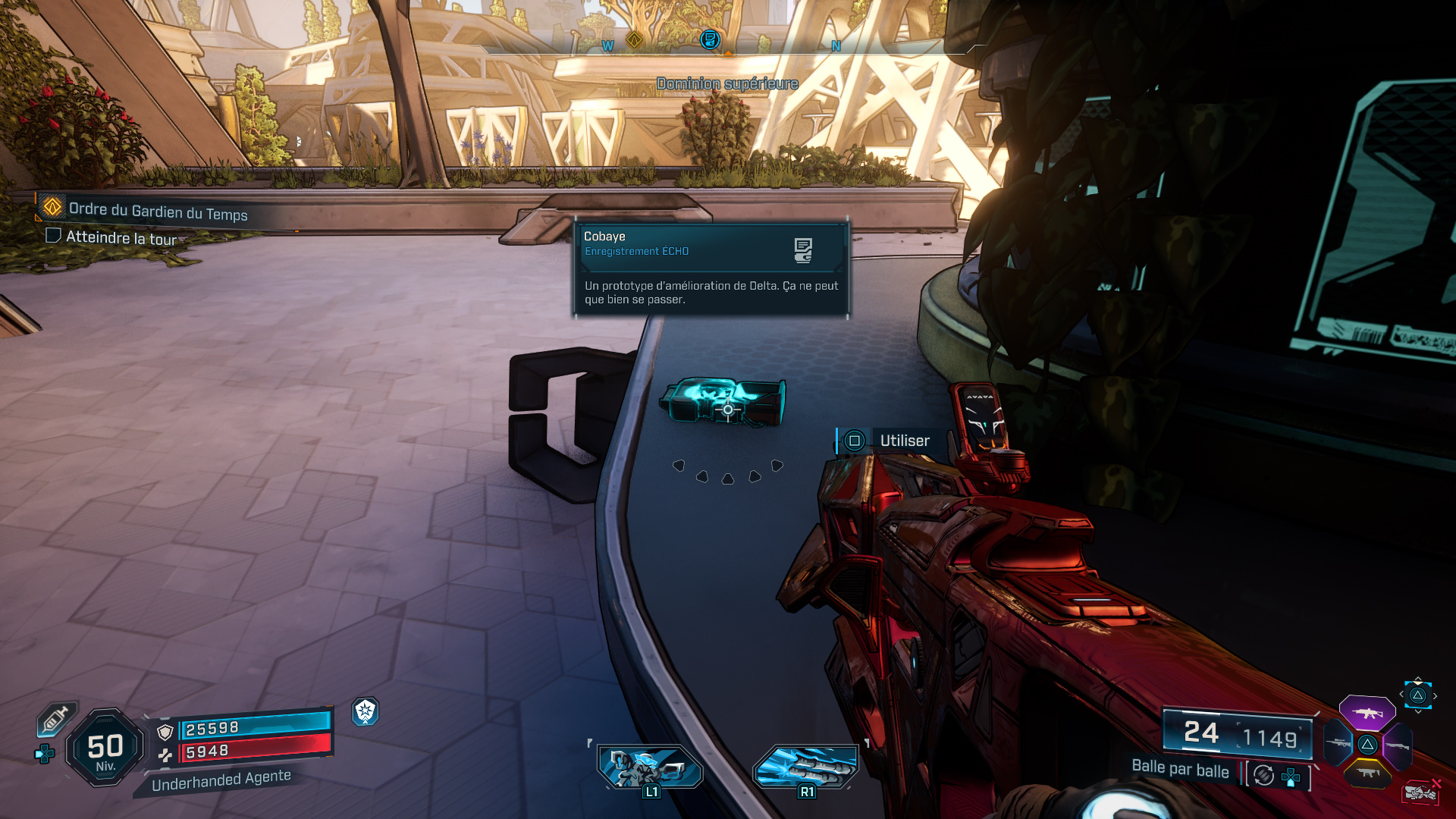Click the Guardian Rank badge near the health bar
This screenshot has width=1456, height=819.
pos(366,713)
